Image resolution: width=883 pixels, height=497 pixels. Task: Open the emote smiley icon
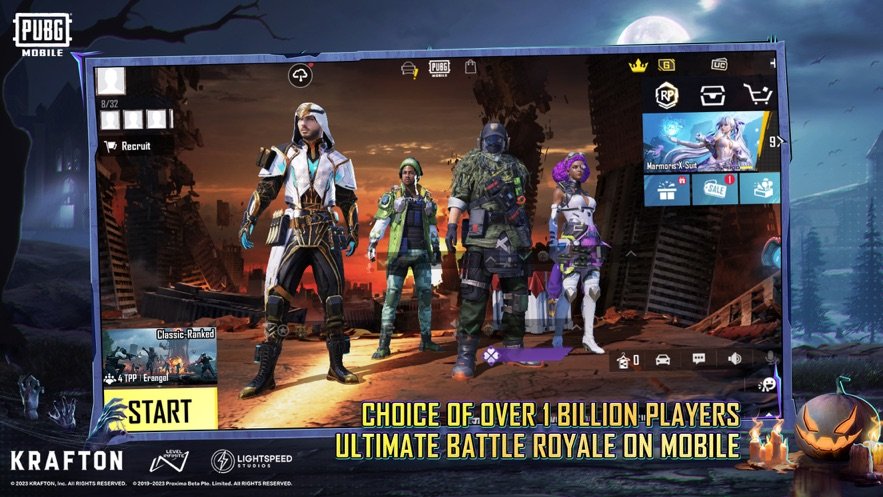click(768, 384)
